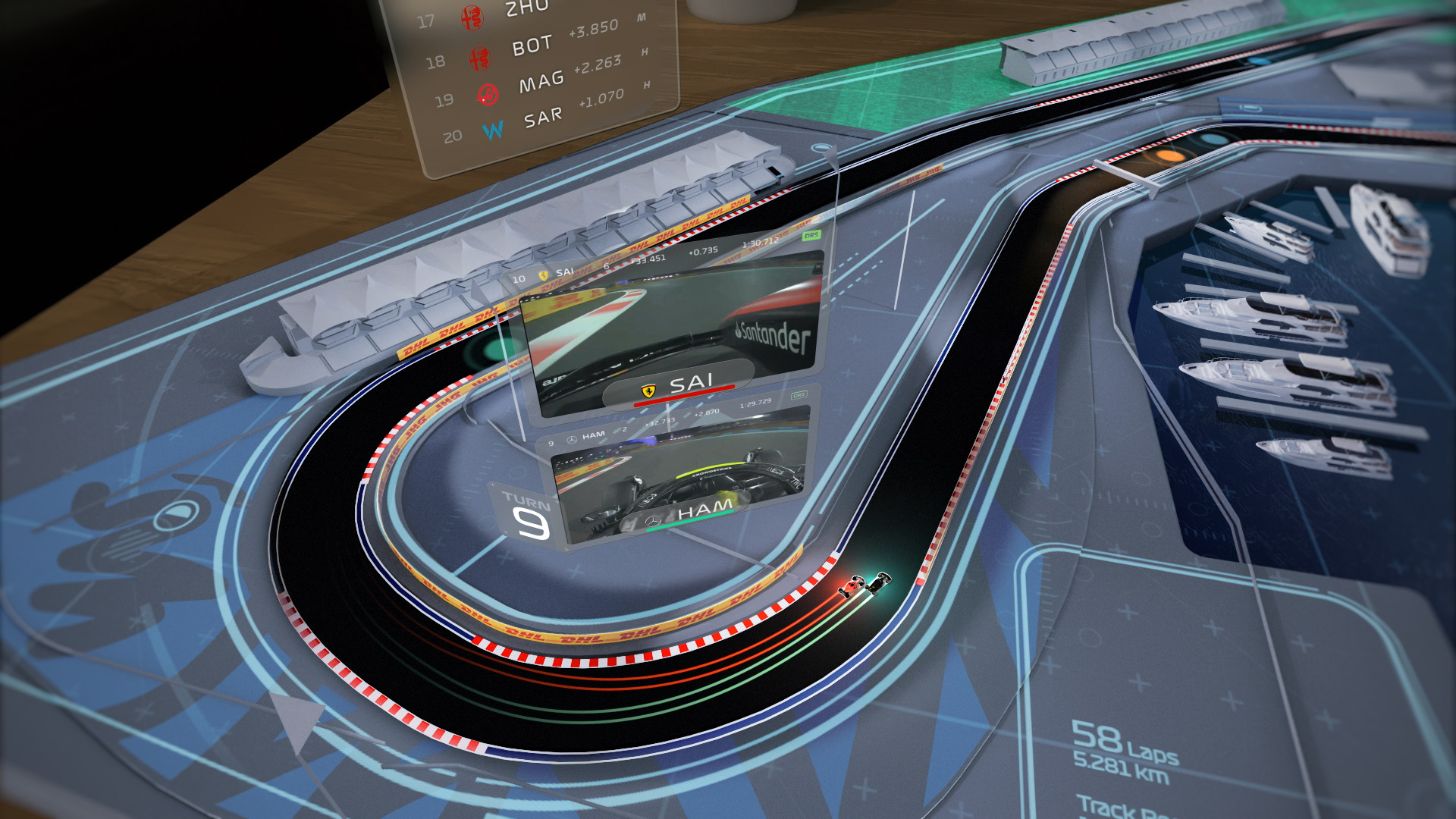
Task: Click the DRS indicator on SAI's video panel
Action: pyautogui.click(x=811, y=234)
